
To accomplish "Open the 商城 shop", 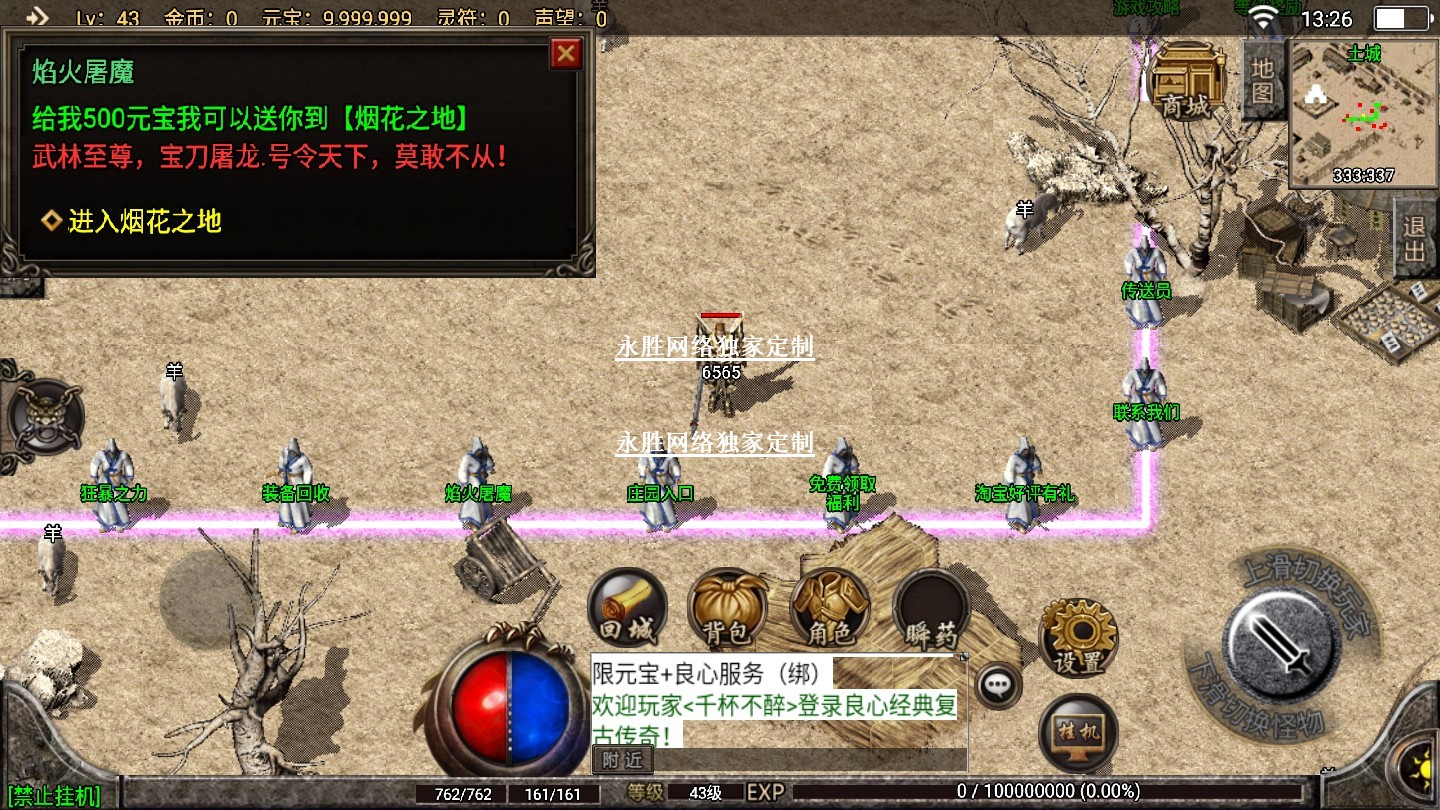I will click(x=1187, y=80).
